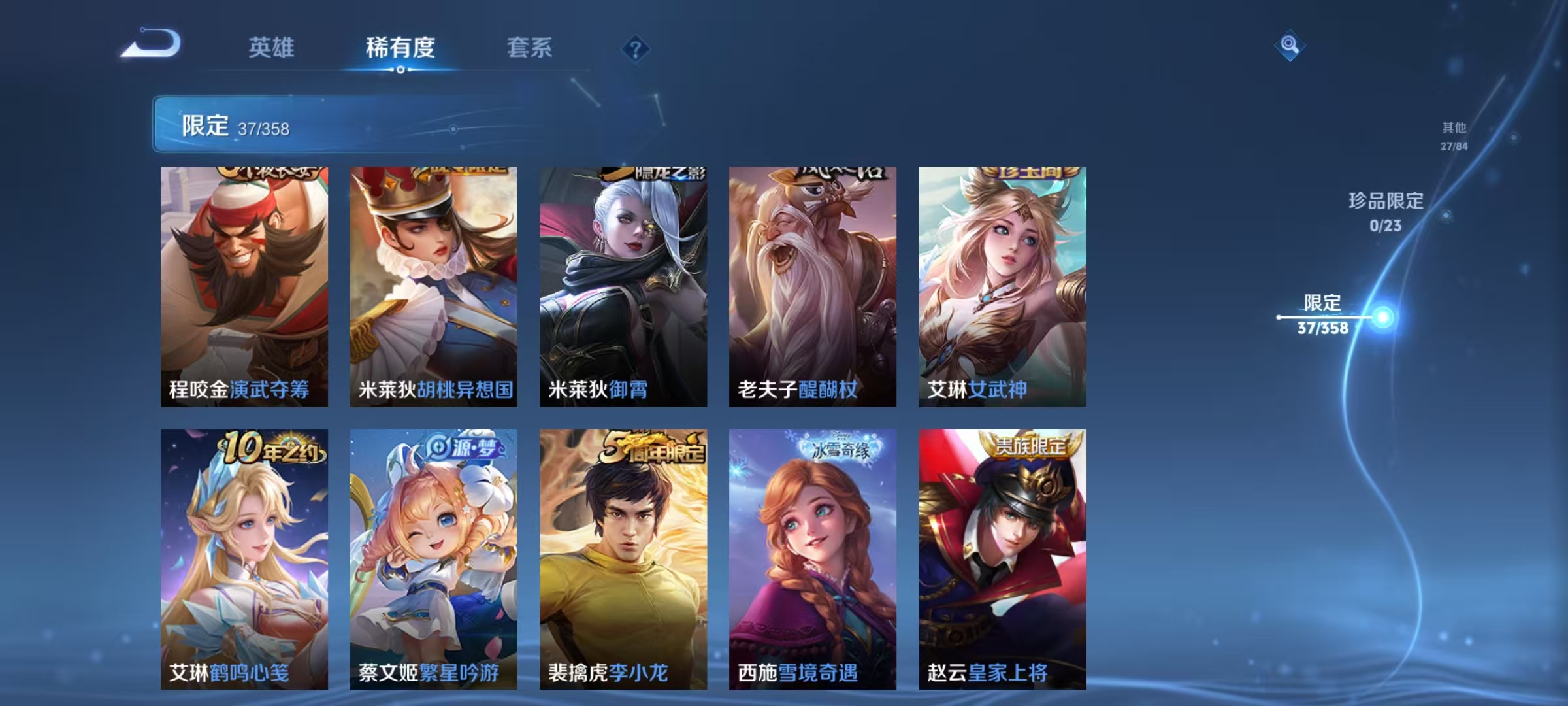Switch to the 英雄 tab

point(271,47)
